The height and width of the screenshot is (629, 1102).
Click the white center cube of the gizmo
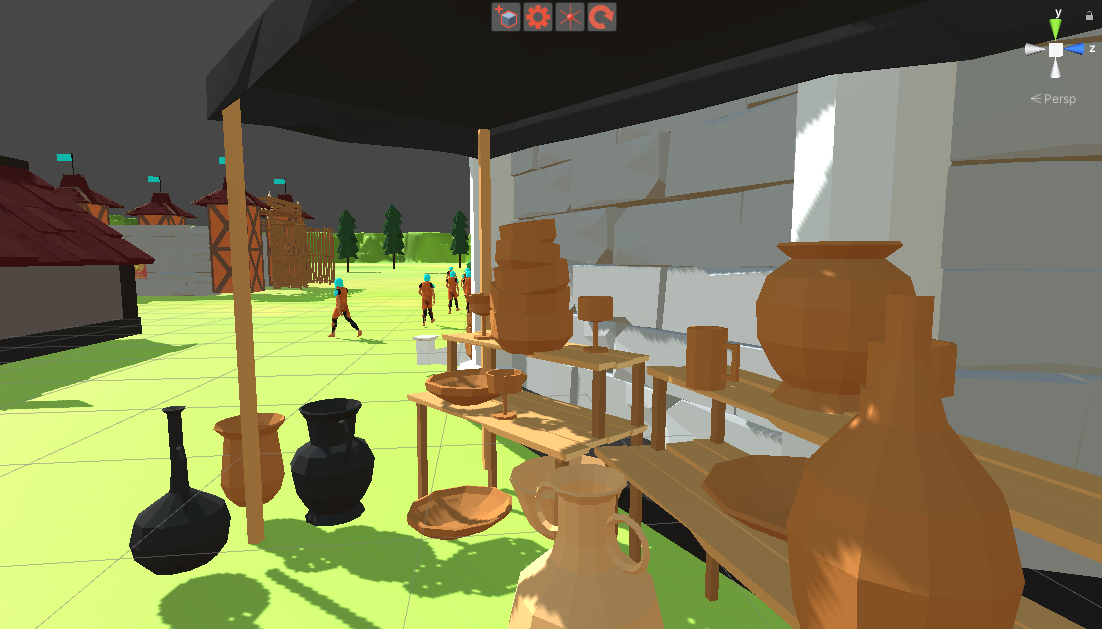tap(1056, 49)
